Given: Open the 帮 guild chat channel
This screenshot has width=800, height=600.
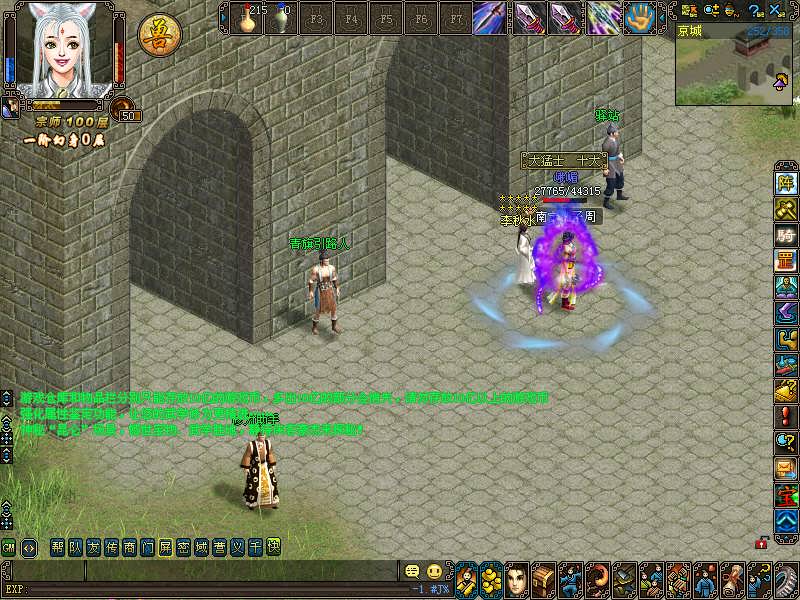Looking at the screenshot, I should pos(58,547).
